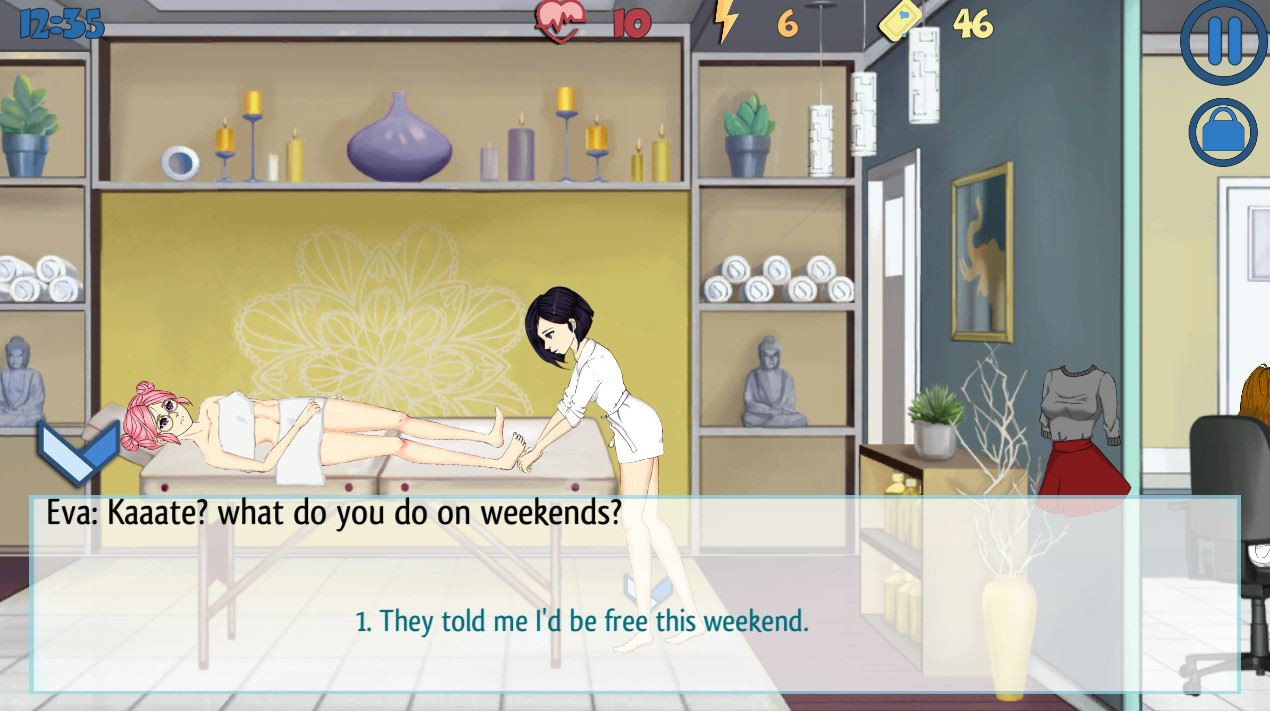Pause the game with the pause button
Screen dimensions: 1270x711
pos(1224,41)
